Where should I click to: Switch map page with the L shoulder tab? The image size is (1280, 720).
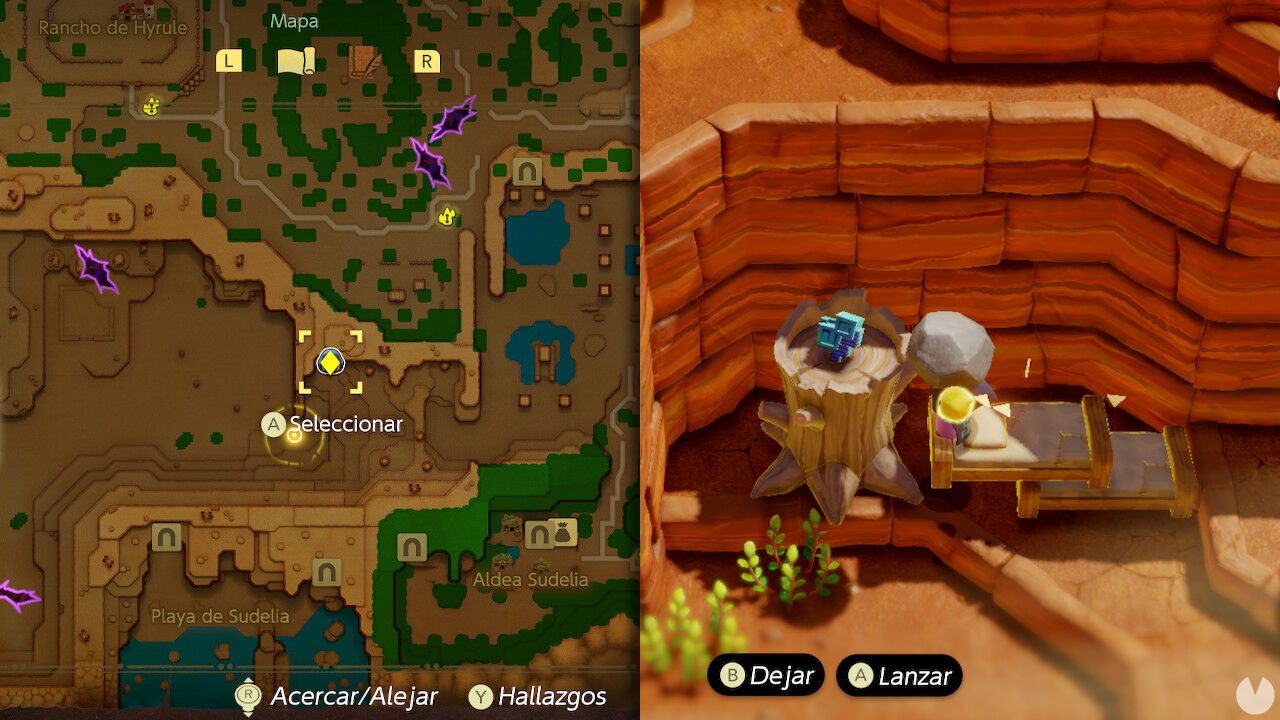(228, 61)
